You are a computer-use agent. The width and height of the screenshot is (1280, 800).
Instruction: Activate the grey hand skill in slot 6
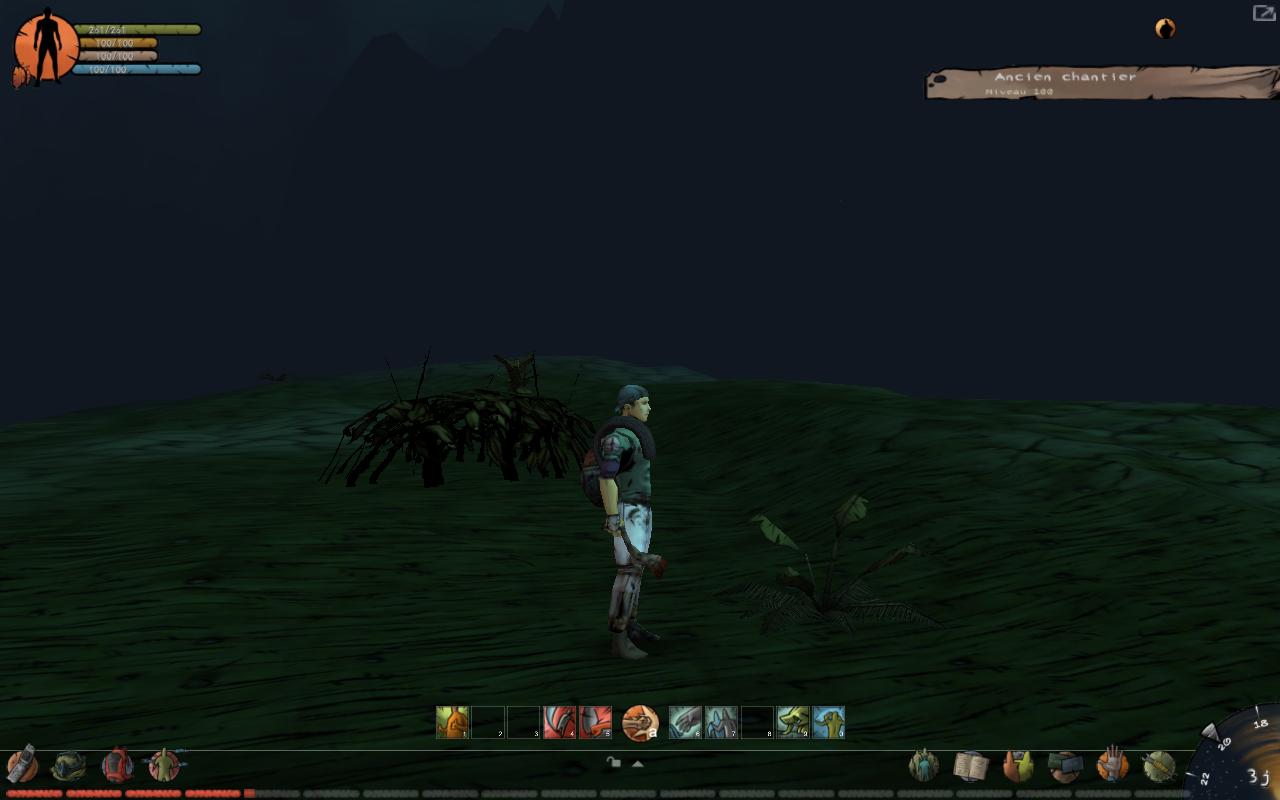click(685, 722)
